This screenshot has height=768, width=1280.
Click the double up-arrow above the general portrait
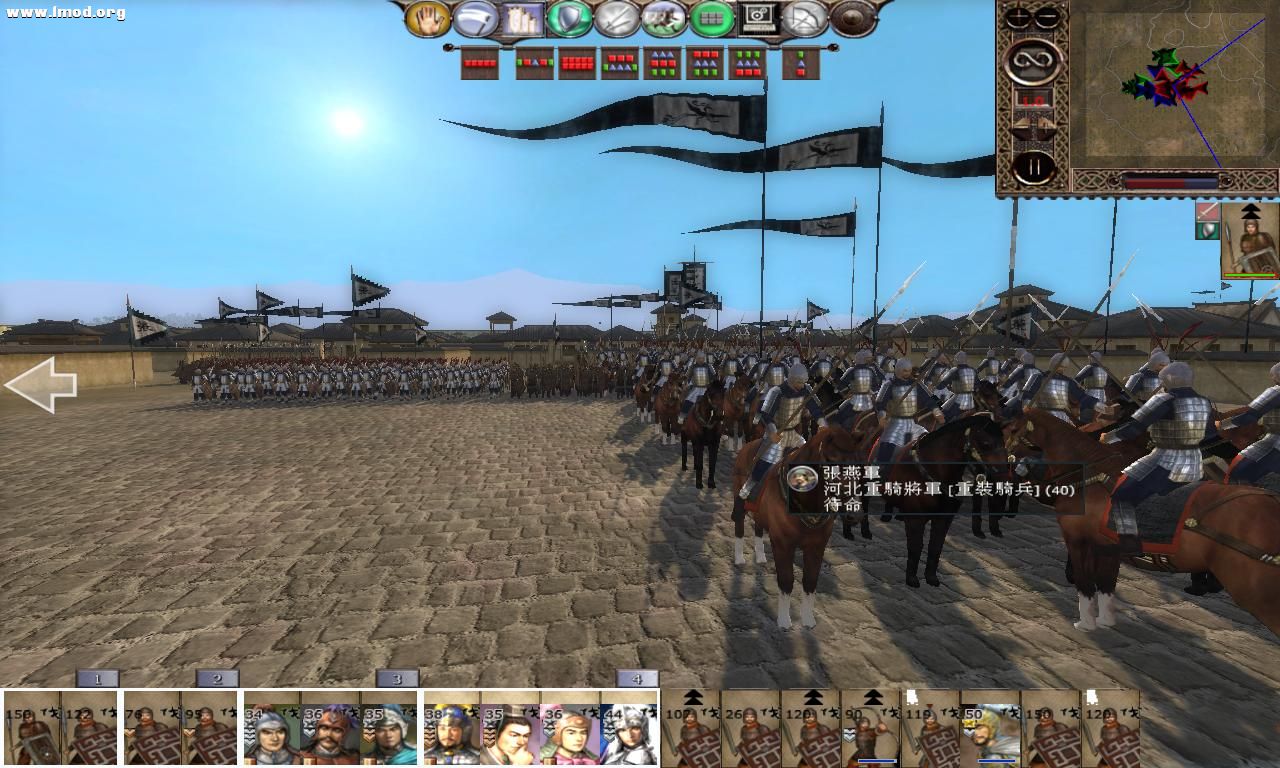[x=1251, y=211]
